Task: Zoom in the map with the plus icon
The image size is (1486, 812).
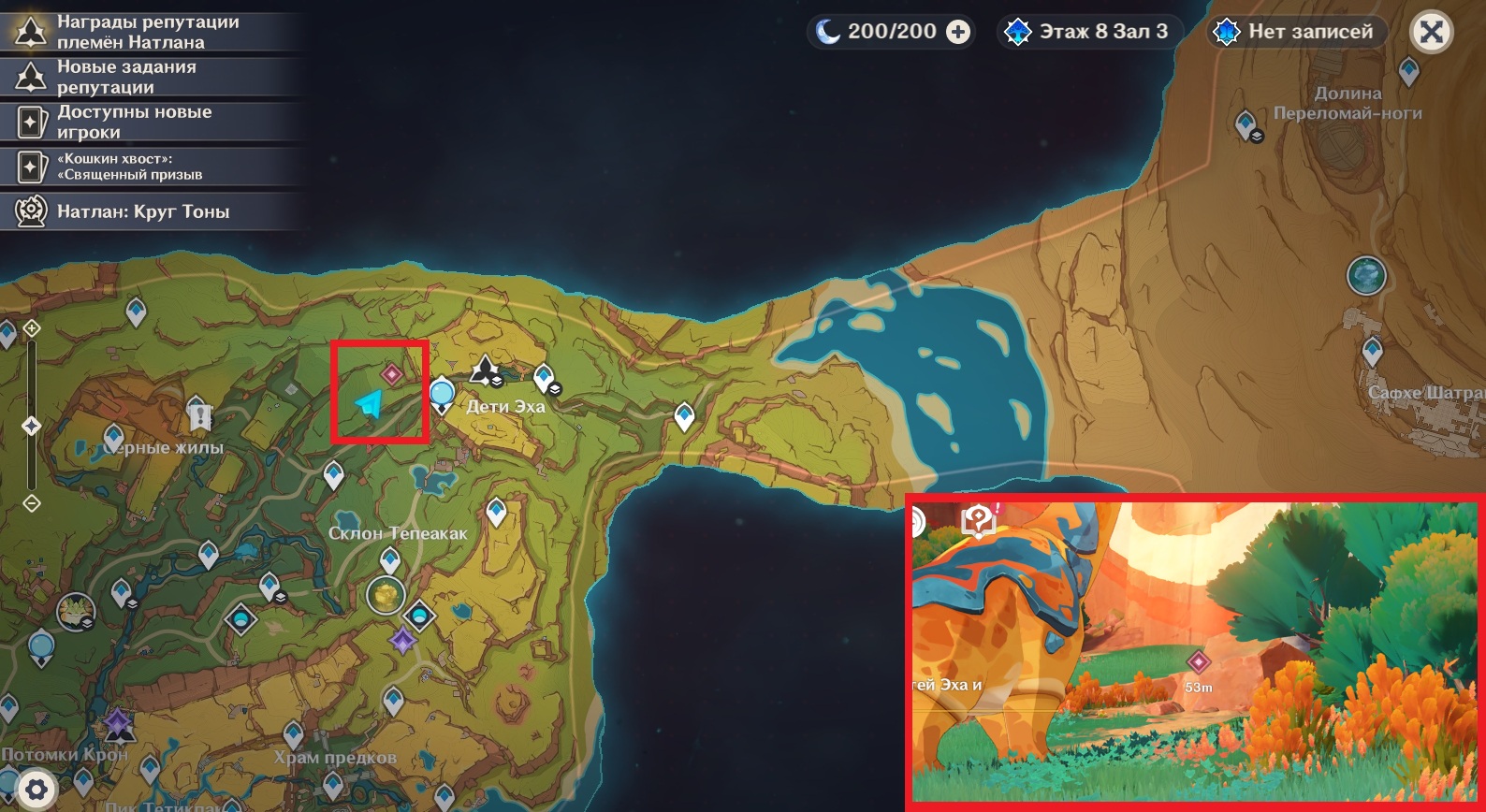Action: coord(32,328)
